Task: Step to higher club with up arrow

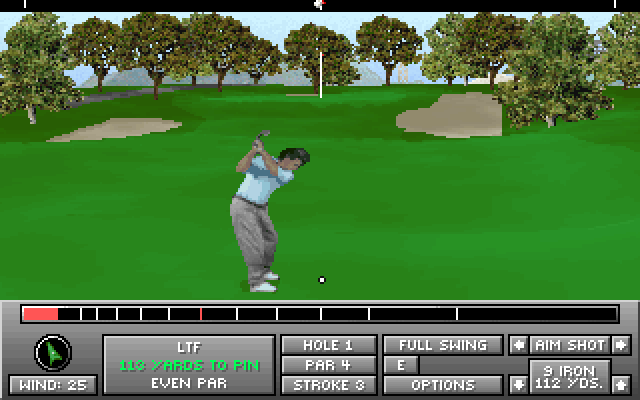Action: 621,384
